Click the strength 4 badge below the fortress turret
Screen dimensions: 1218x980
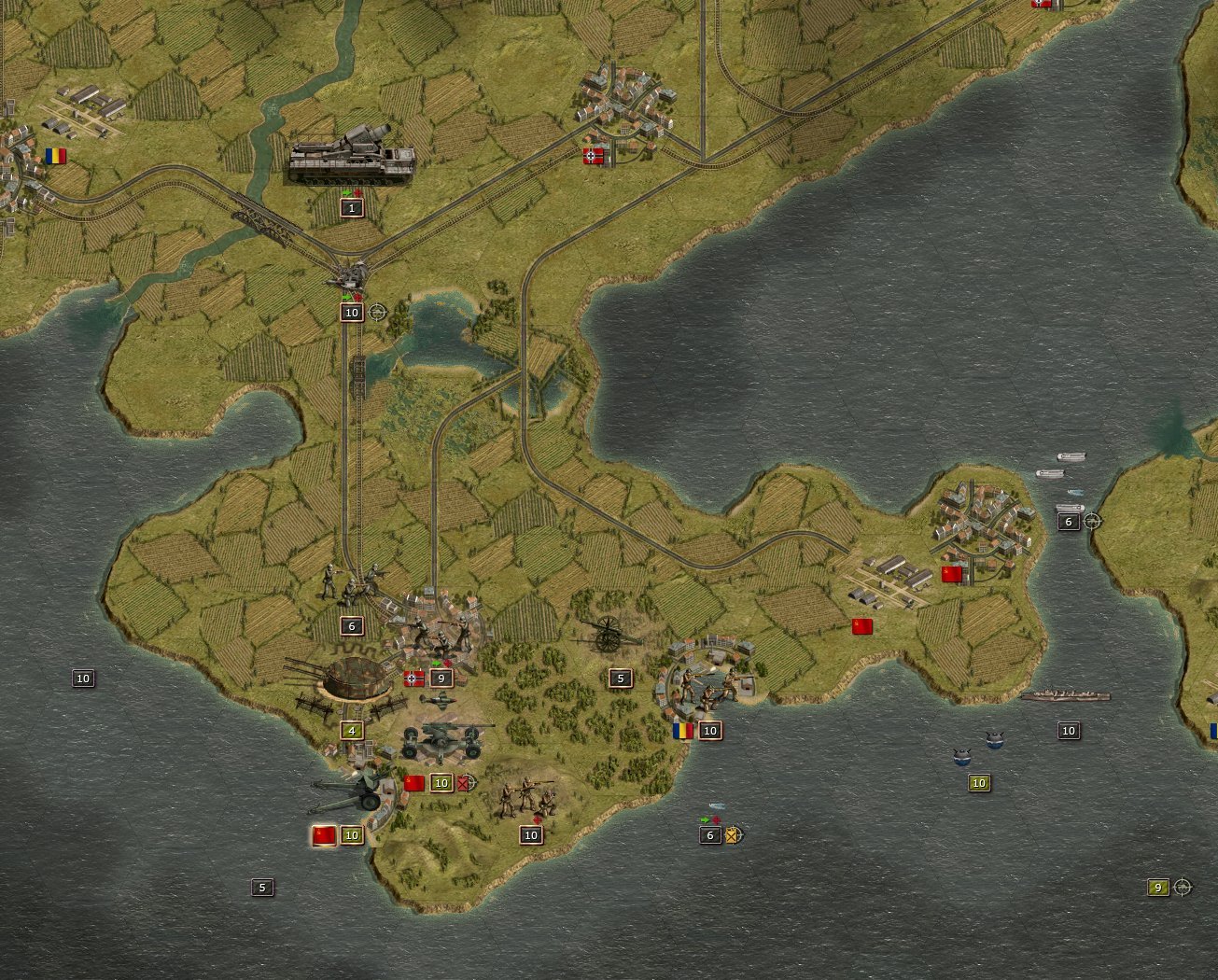click(352, 731)
